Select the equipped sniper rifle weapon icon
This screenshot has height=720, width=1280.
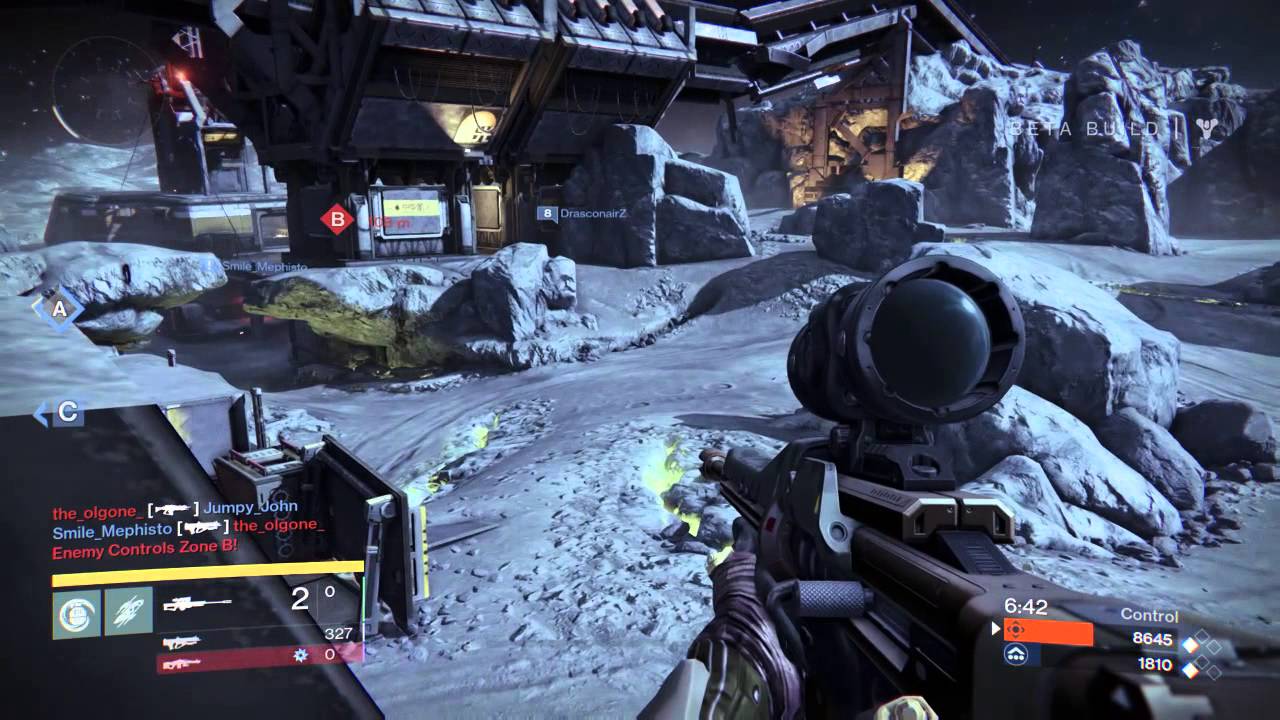click(x=198, y=604)
